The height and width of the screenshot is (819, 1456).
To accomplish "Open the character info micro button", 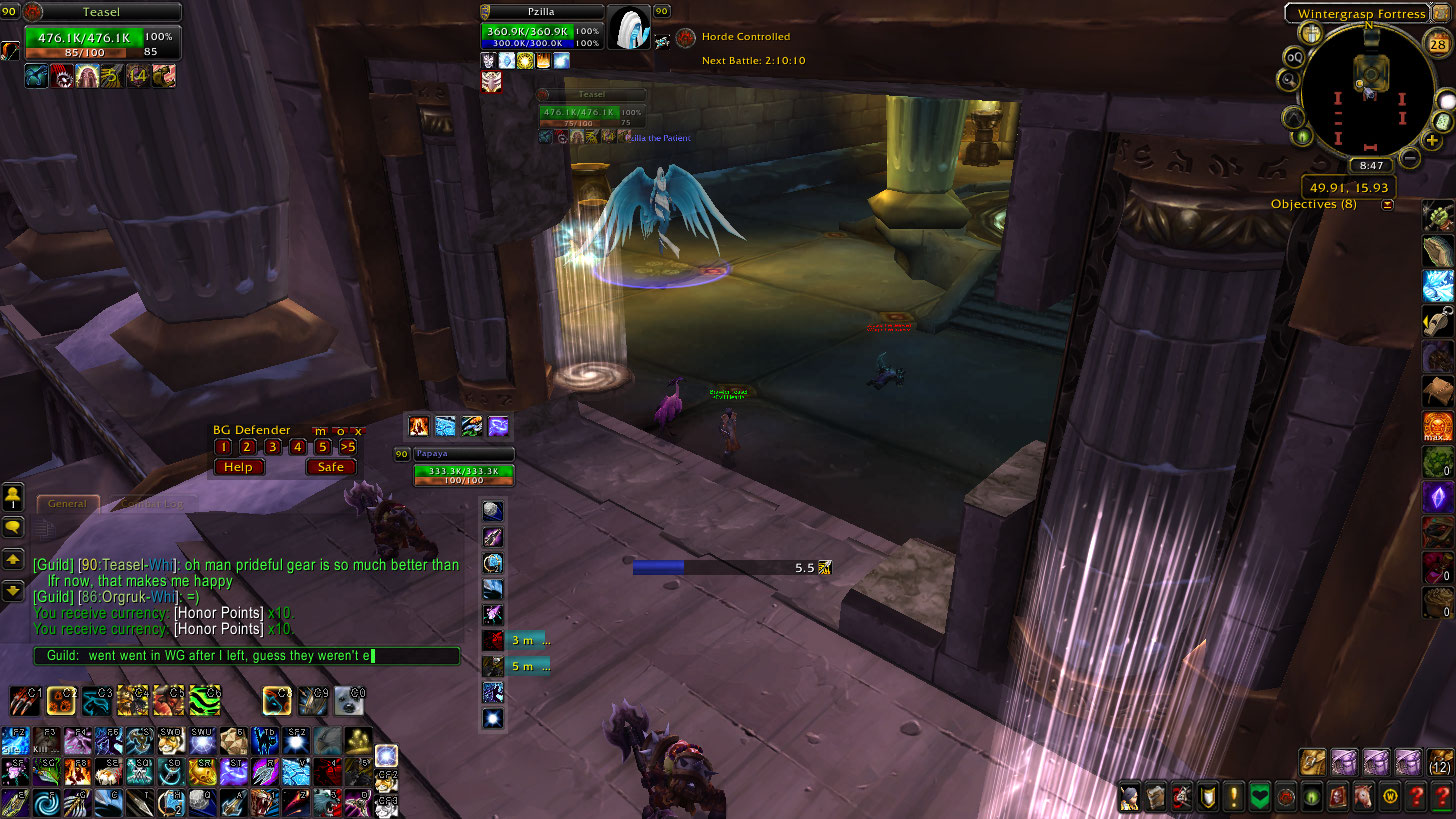I will [x=1128, y=797].
